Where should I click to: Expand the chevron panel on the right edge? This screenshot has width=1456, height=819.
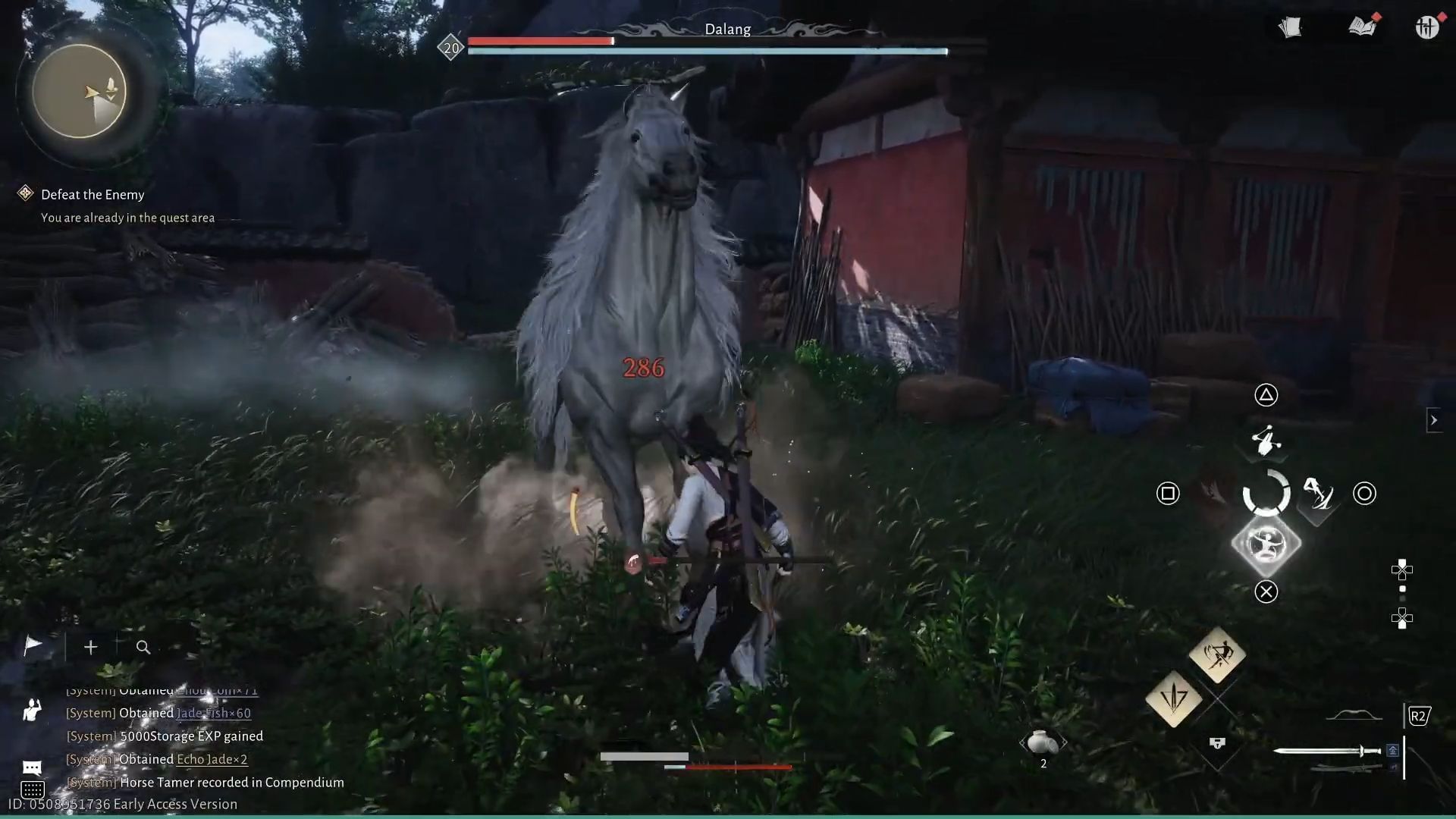pyautogui.click(x=1434, y=420)
